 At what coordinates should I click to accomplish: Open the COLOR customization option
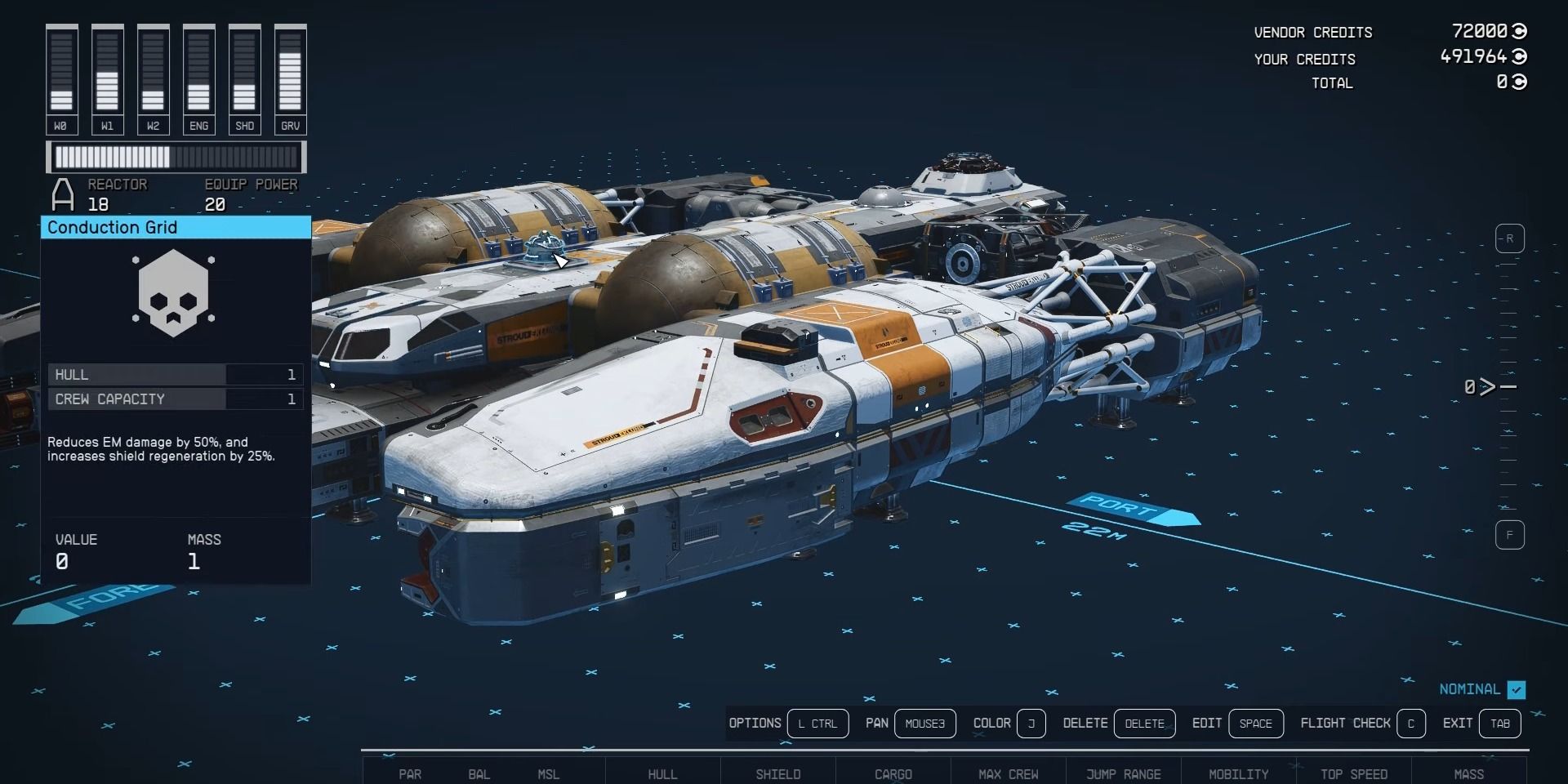pos(1031,724)
